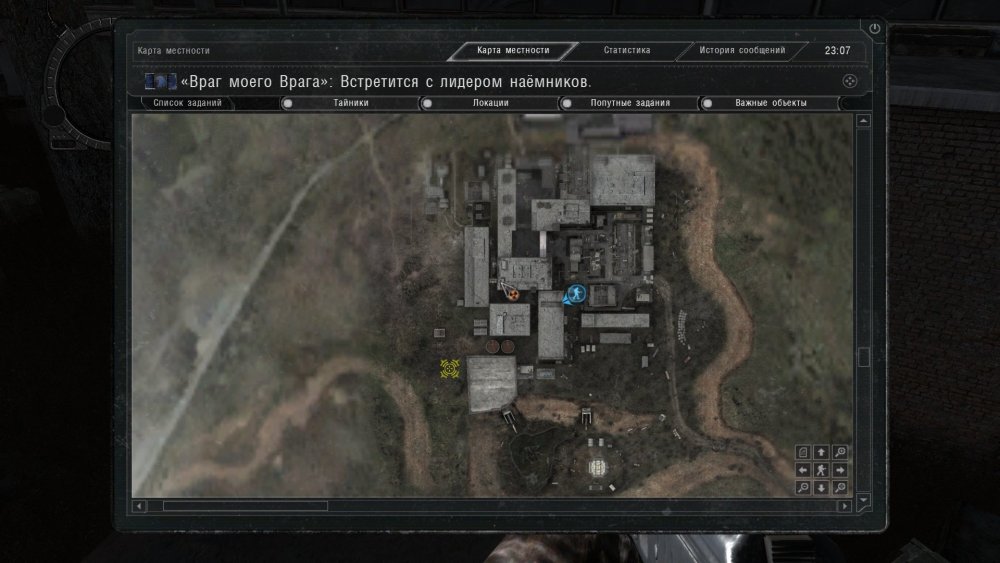Switch to the Карта местности tab

click(x=513, y=50)
